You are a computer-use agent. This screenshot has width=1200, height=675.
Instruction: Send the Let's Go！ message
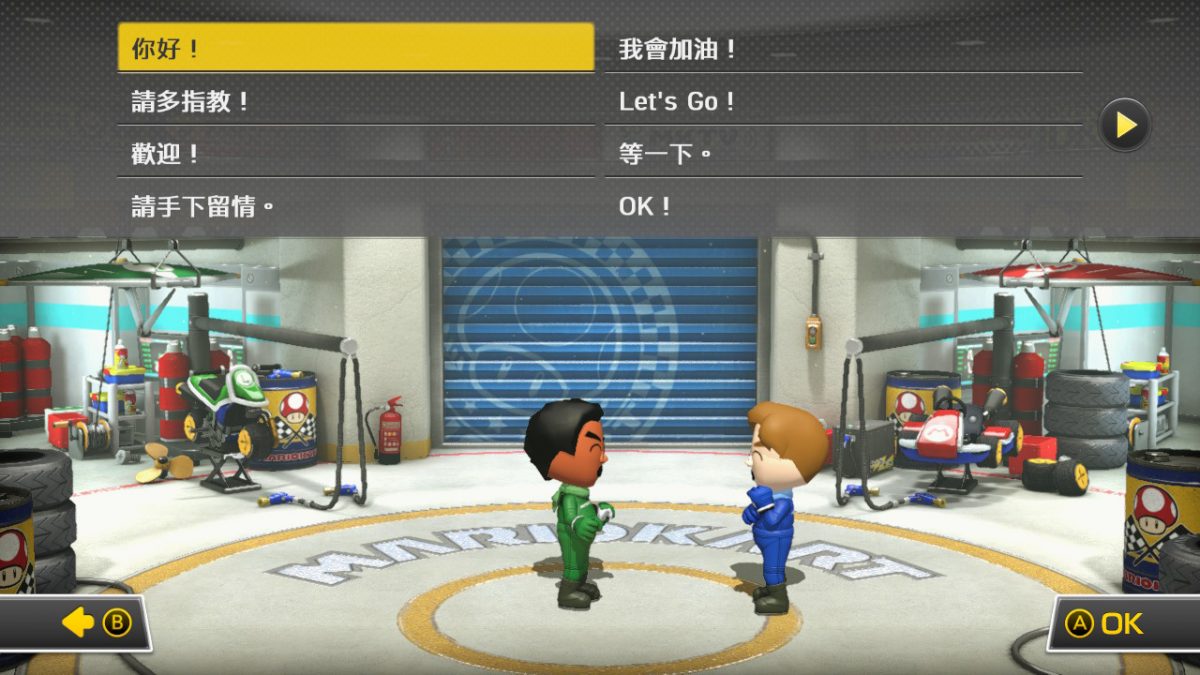[850, 101]
